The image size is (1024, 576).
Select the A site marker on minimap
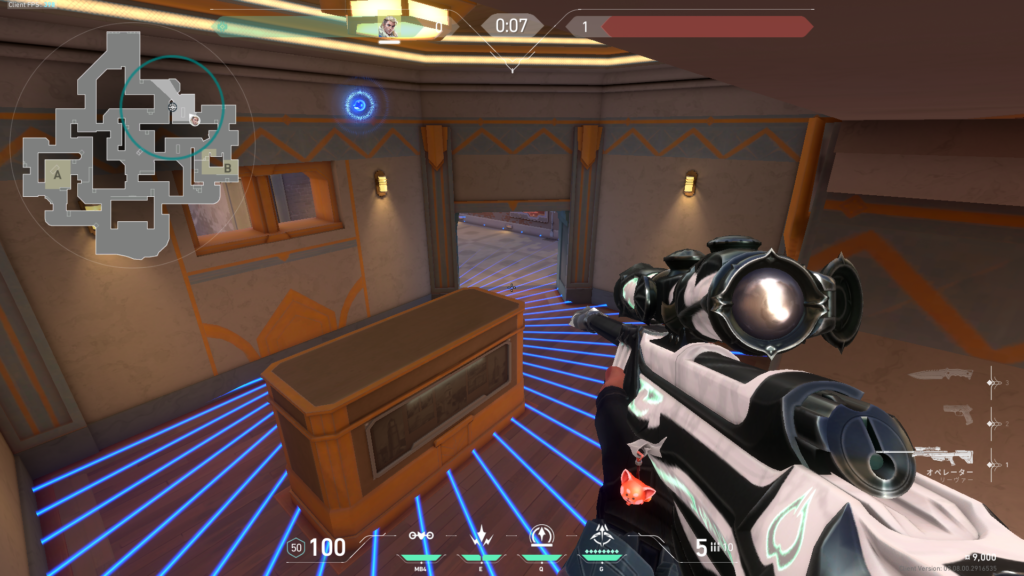coord(58,176)
